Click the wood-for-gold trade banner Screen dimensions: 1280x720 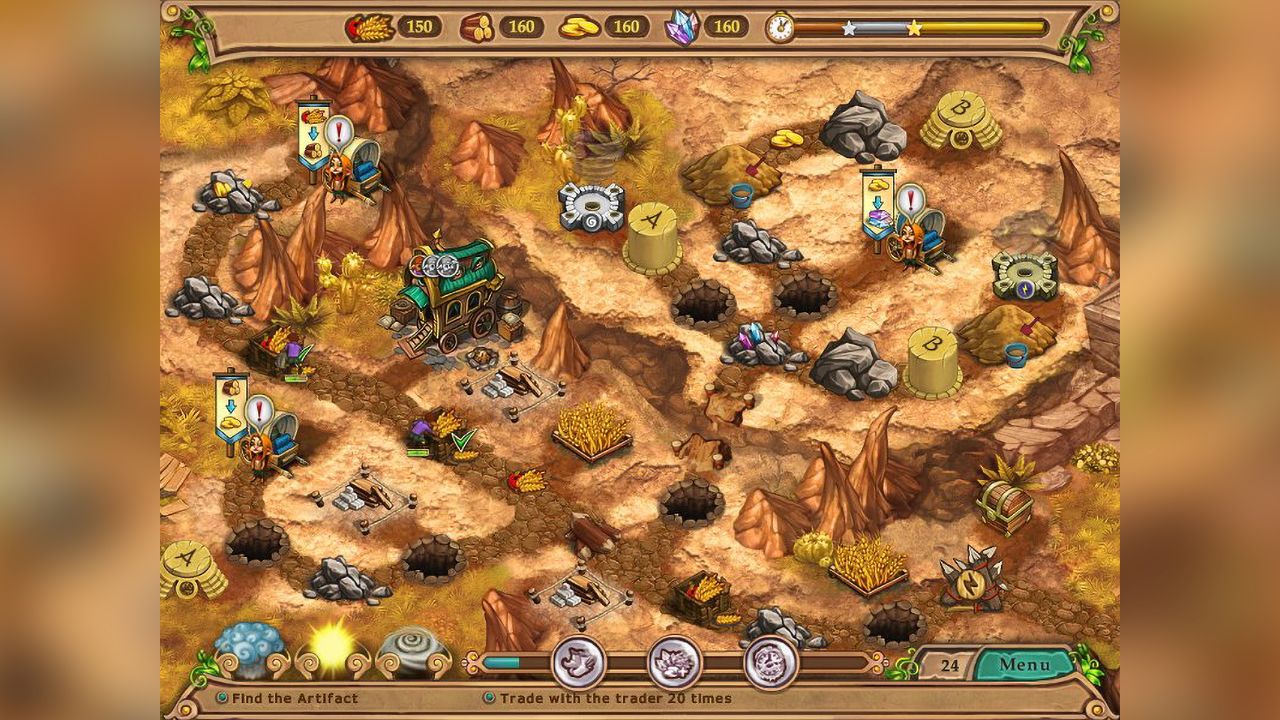231,407
